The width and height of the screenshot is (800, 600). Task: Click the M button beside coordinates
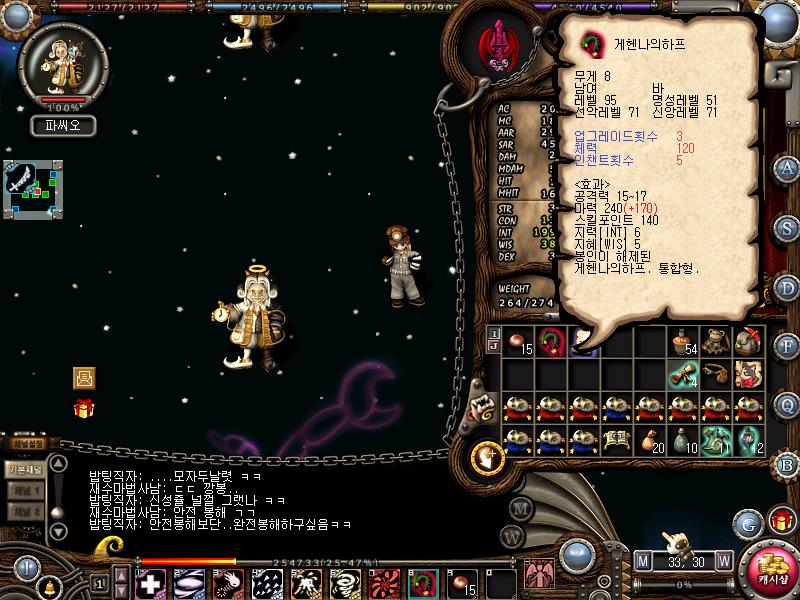[x=643, y=560]
